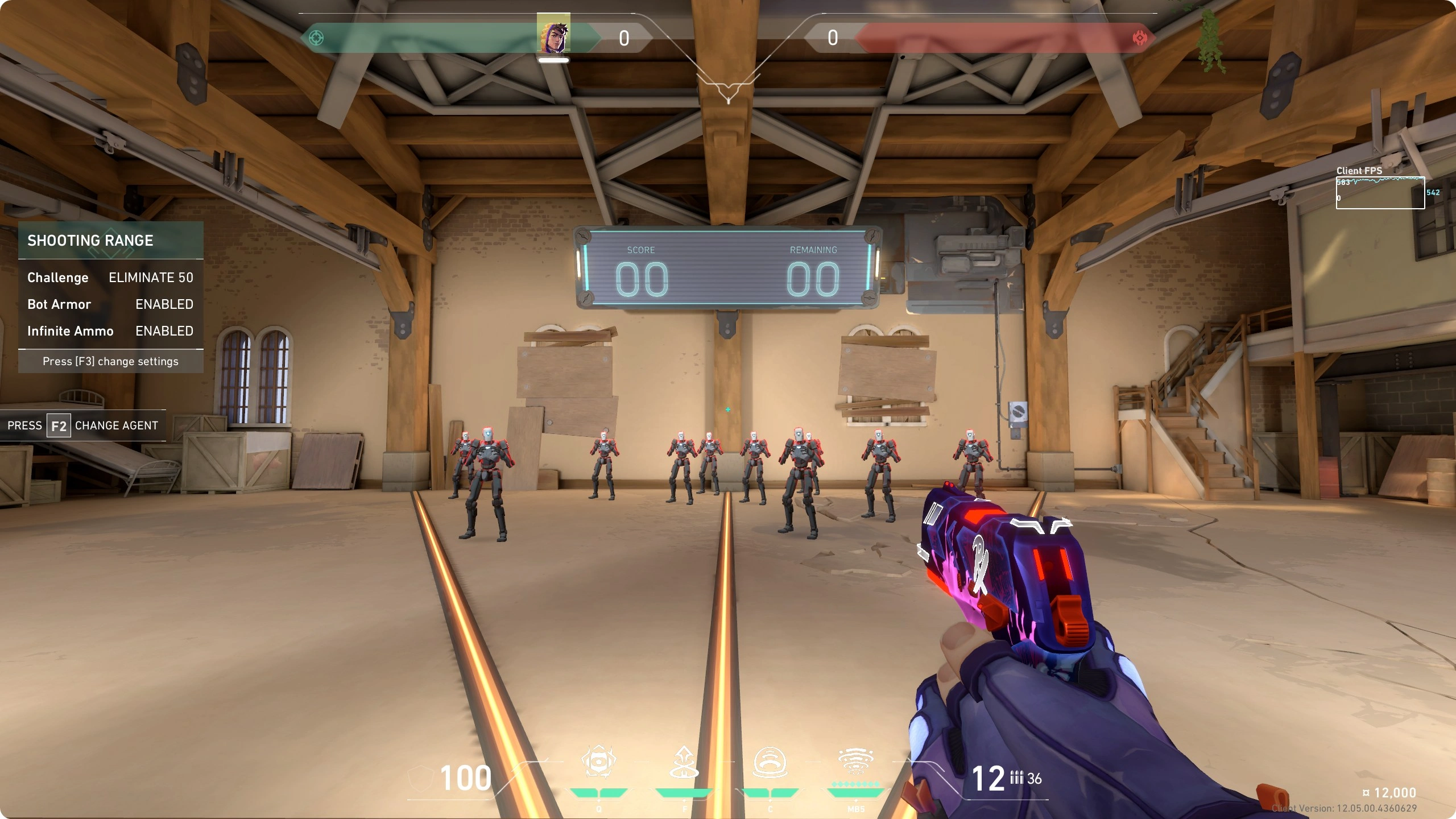This screenshot has width=1456, height=819.
Task: Click the teal ally team crosshair icon
Action: [317, 38]
